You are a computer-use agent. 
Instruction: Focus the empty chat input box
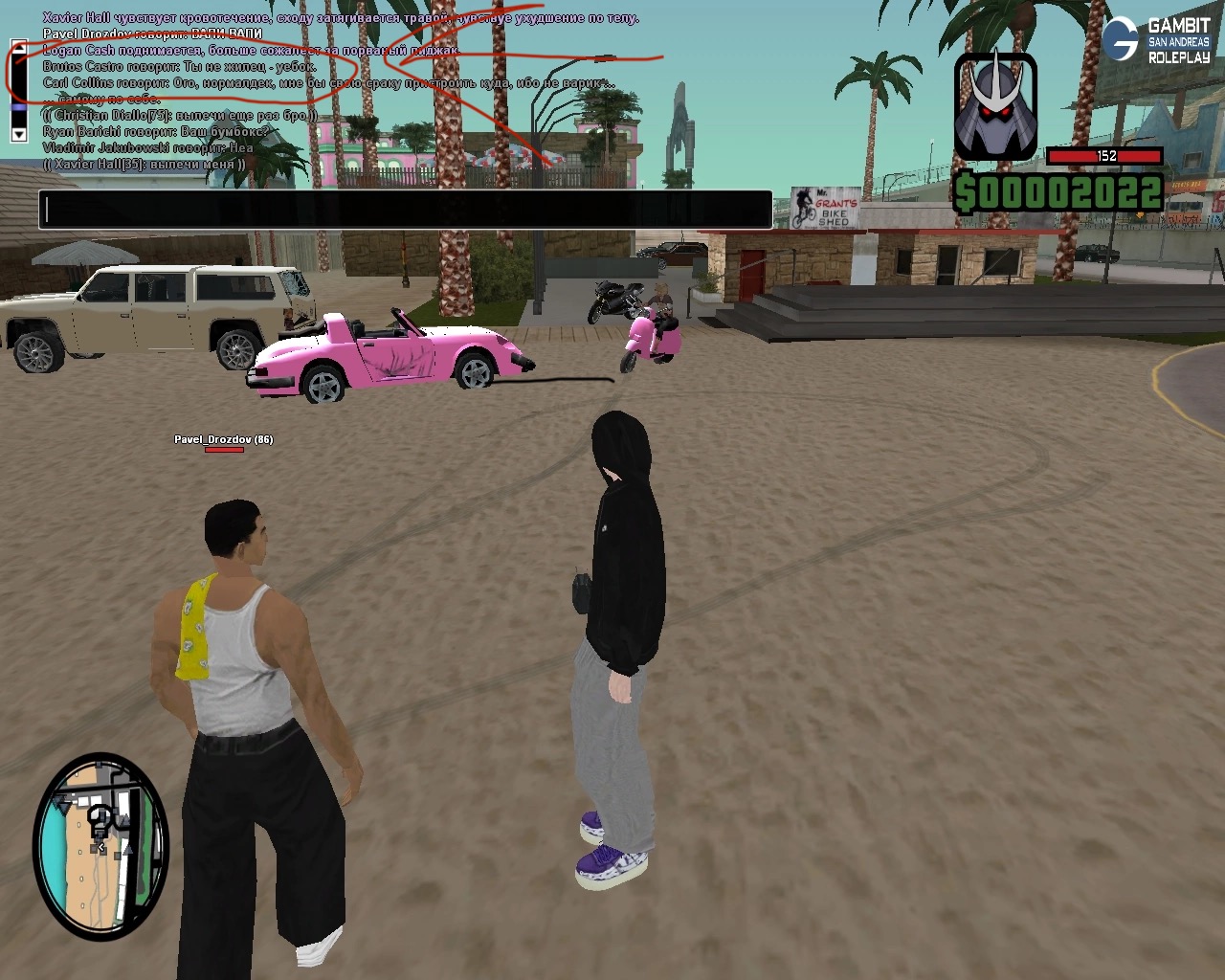(x=405, y=210)
